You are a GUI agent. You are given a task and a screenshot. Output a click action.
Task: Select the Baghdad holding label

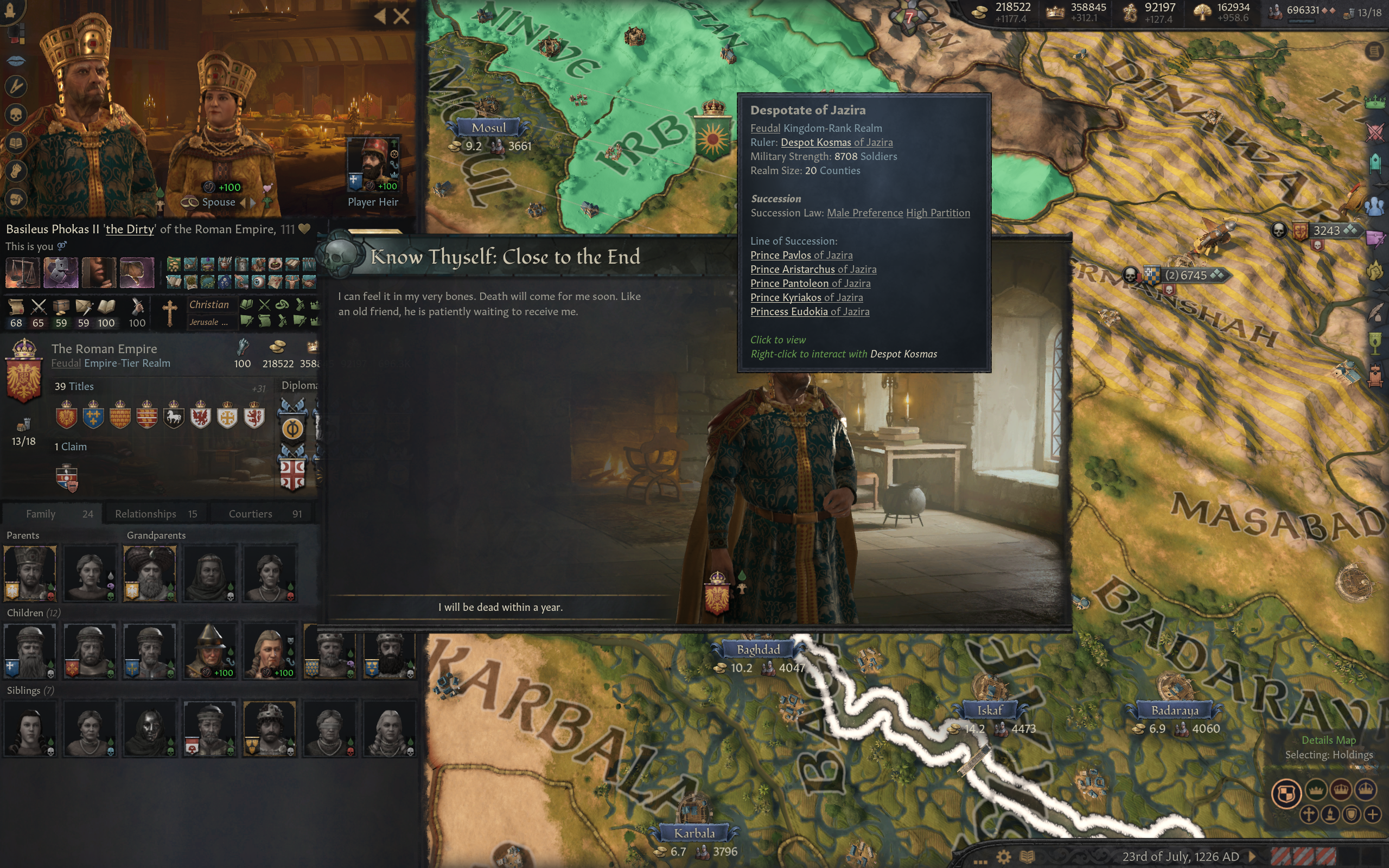[x=757, y=650]
